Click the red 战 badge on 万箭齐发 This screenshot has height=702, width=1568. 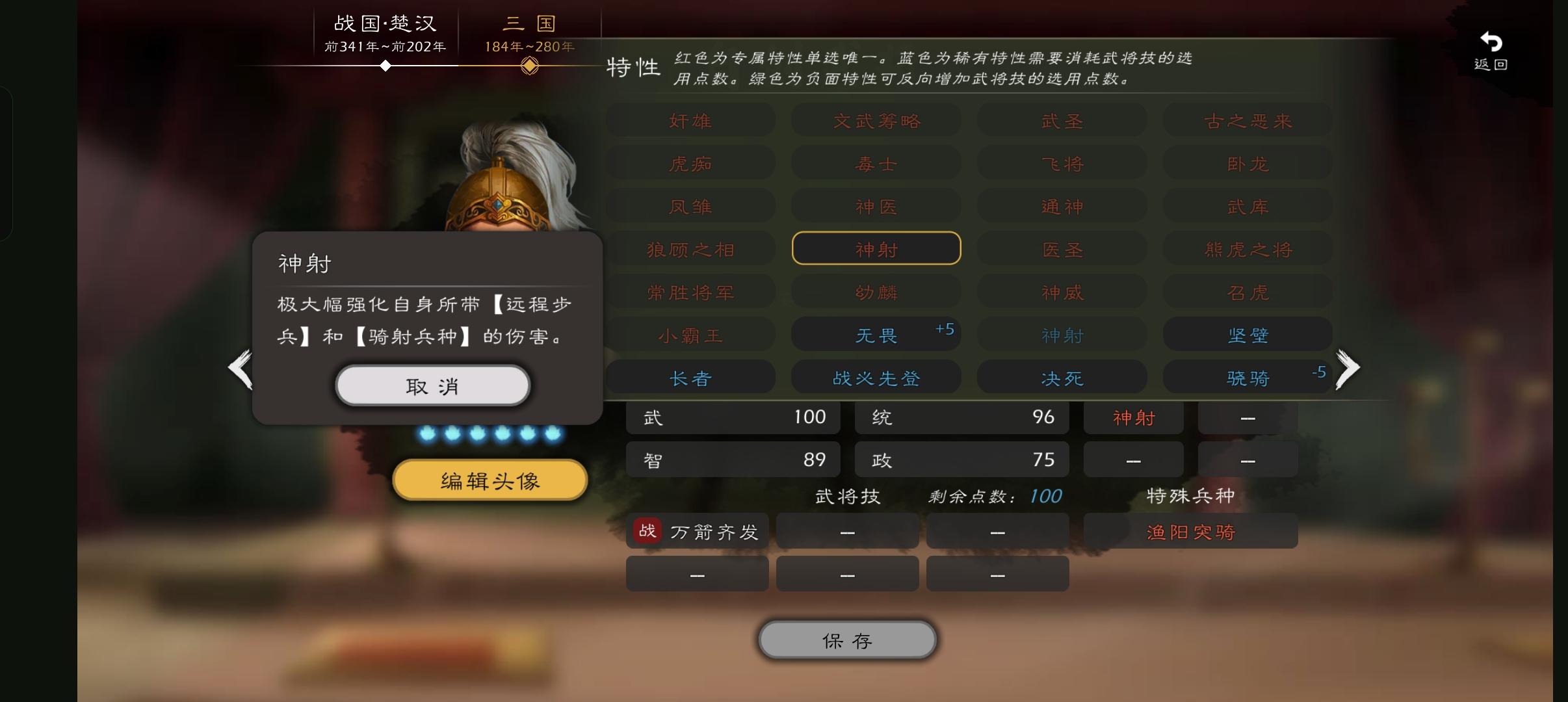[x=647, y=530]
